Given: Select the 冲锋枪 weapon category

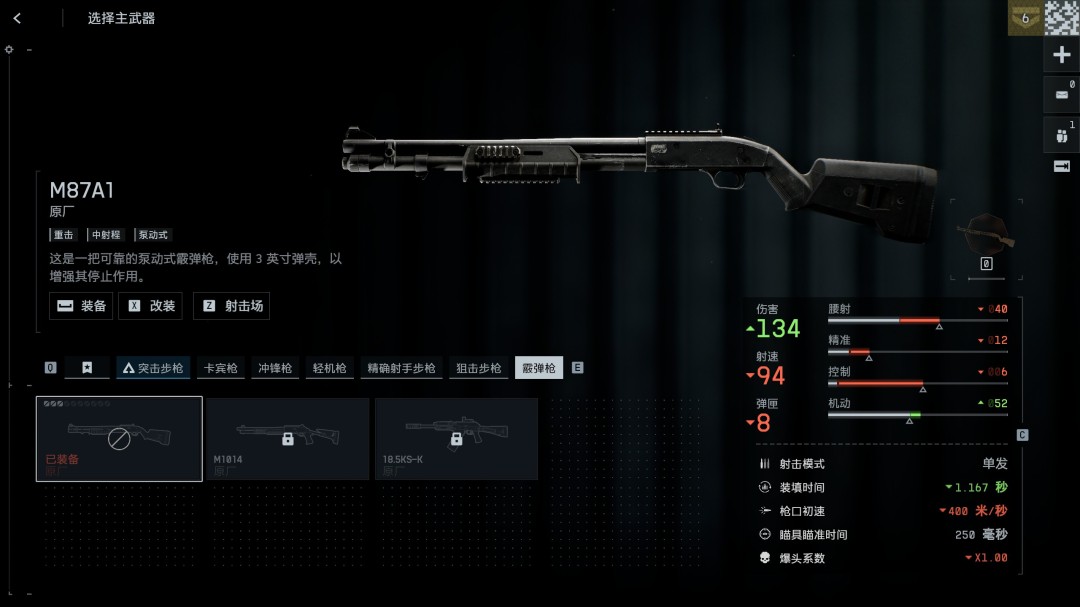Looking at the screenshot, I should tap(274, 368).
